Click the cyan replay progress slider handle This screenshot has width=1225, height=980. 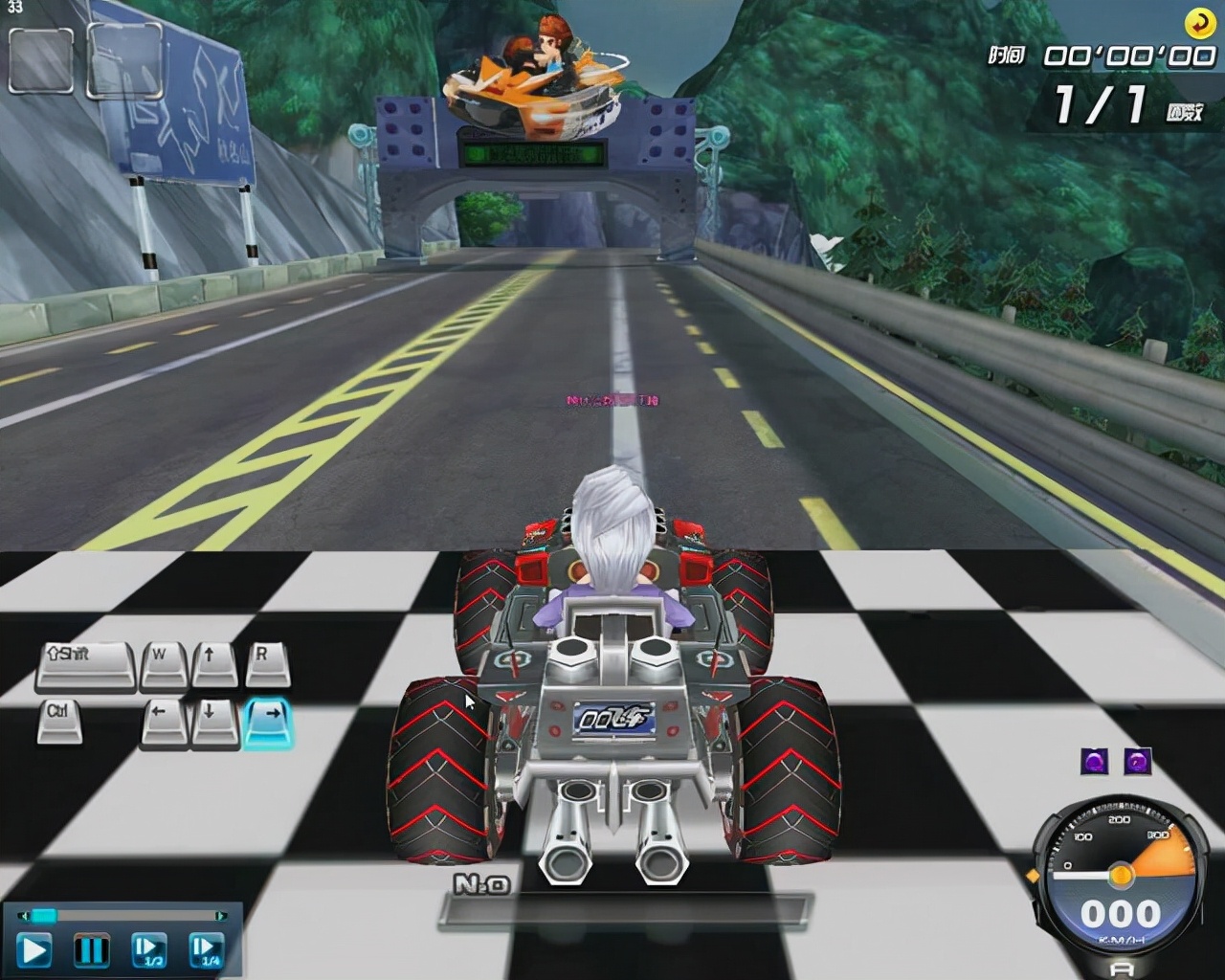coord(44,916)
